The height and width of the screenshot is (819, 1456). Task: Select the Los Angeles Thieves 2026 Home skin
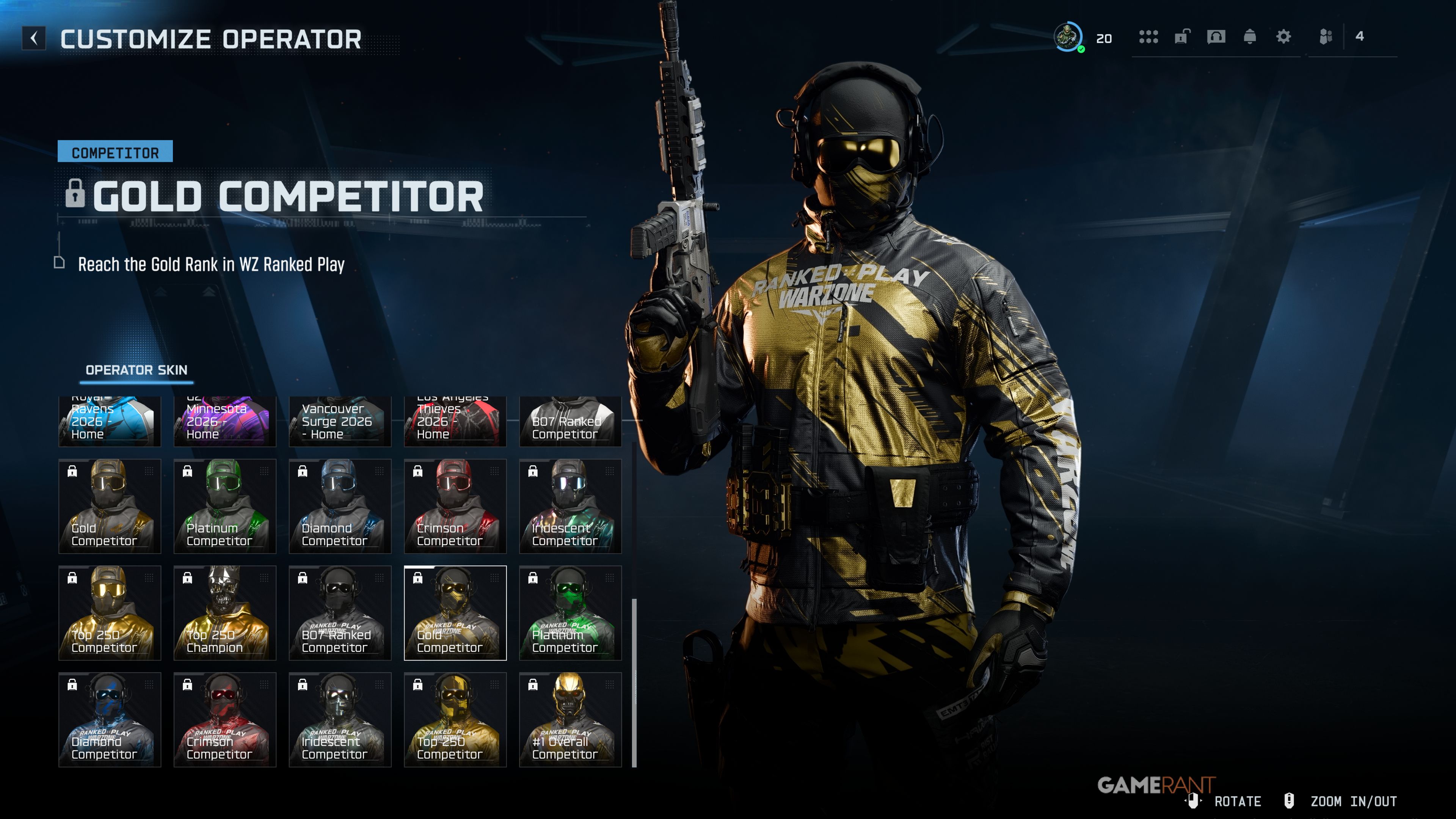[x=455, y=421]
